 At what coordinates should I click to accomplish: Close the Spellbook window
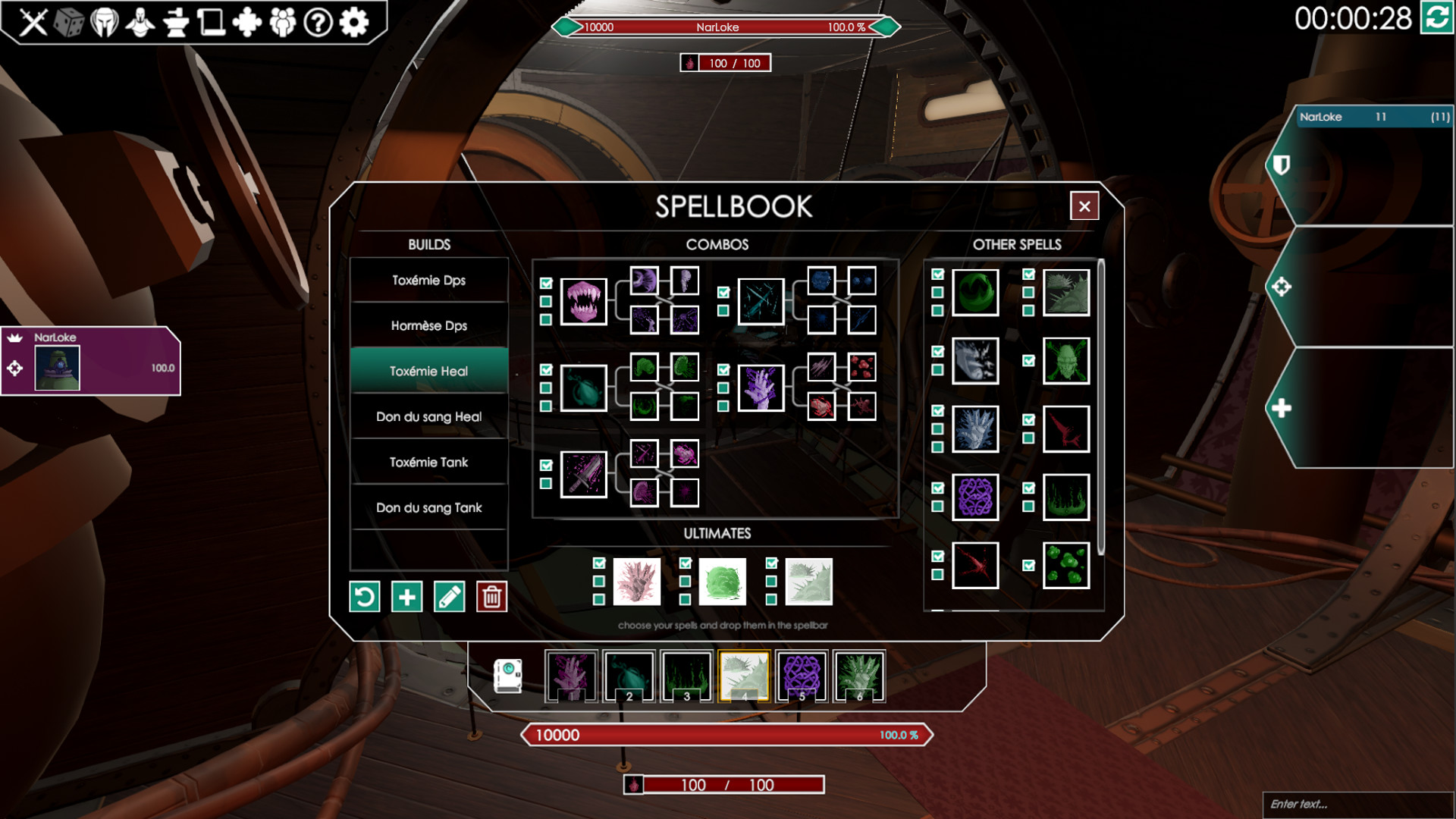pyautogui.click(x=1084, y=206)
